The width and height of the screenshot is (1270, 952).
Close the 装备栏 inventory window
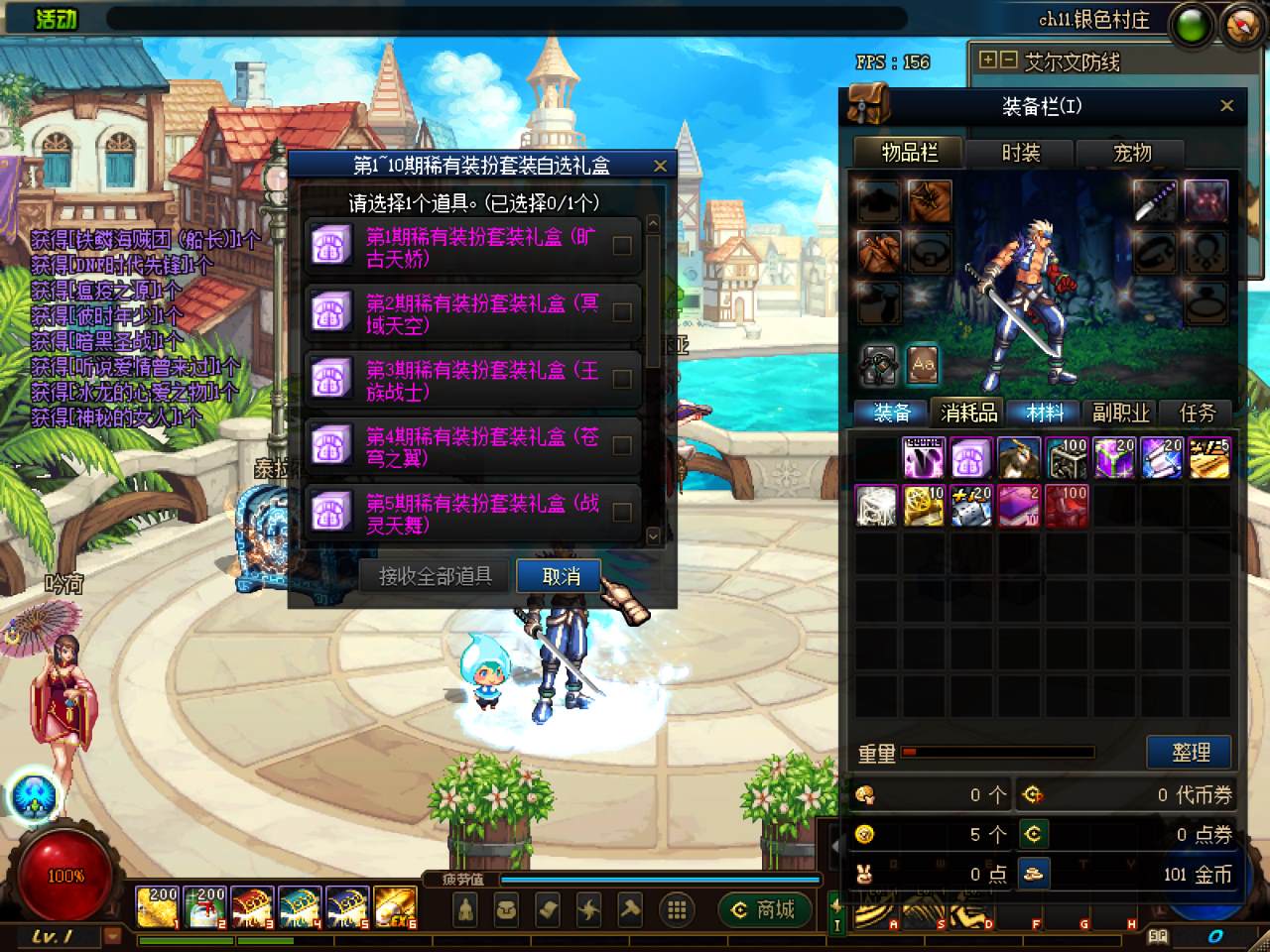(1226, 106)
